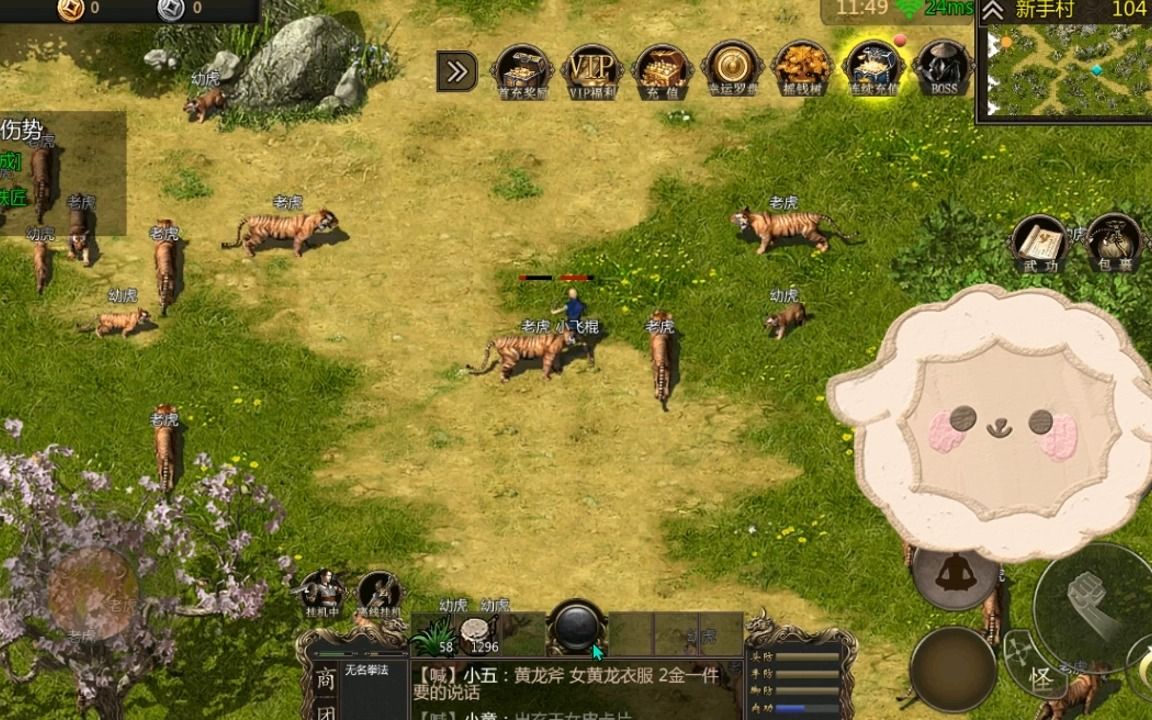Activate the 离线挂机 offline idle icon
Screen dimensions: 1152x720
click(x=378, y=592)
